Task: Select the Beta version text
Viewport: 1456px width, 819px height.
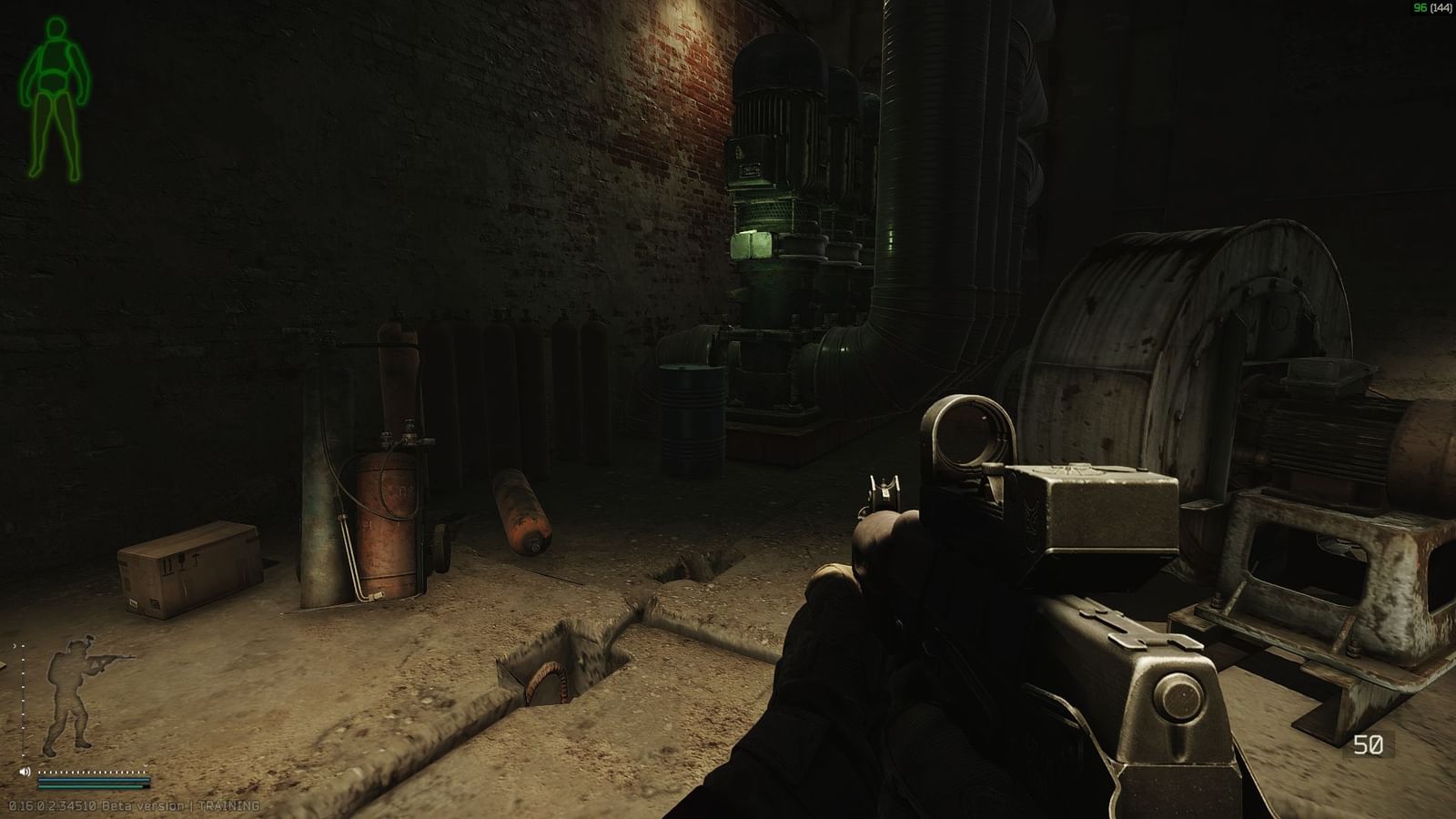Action: coord(142,805)
